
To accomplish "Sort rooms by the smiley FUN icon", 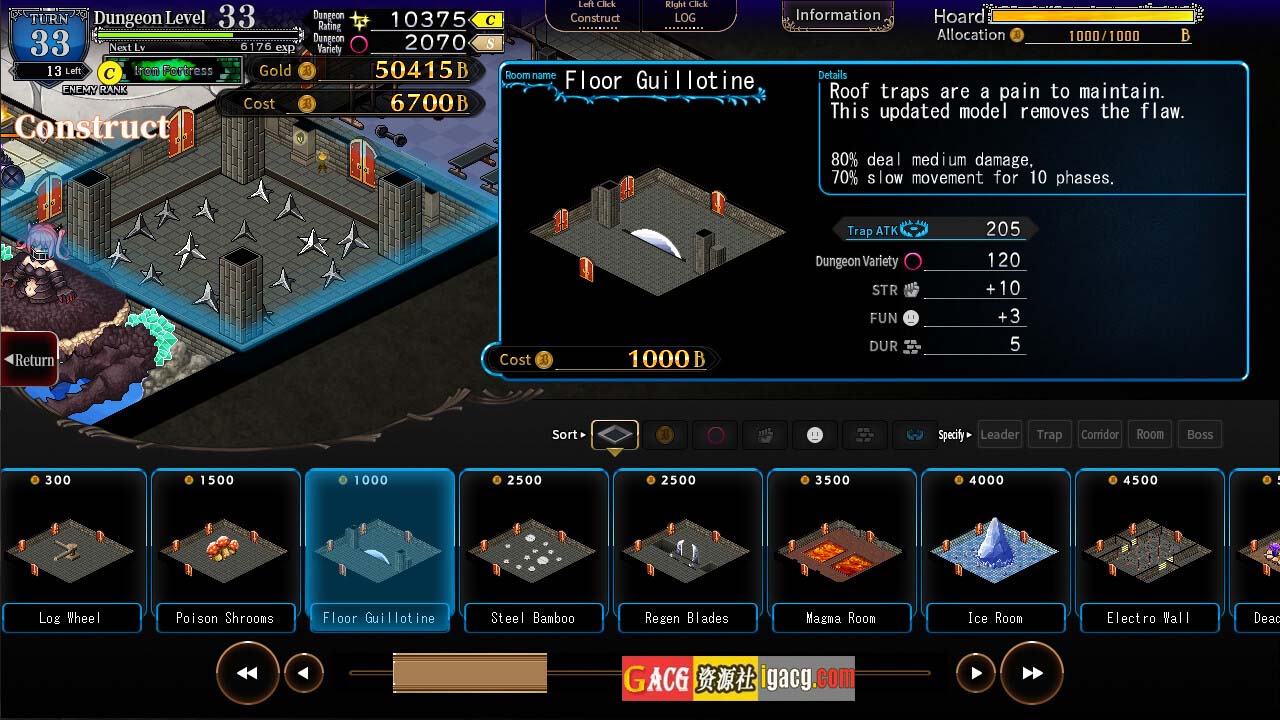I will [x=815, y=435].
